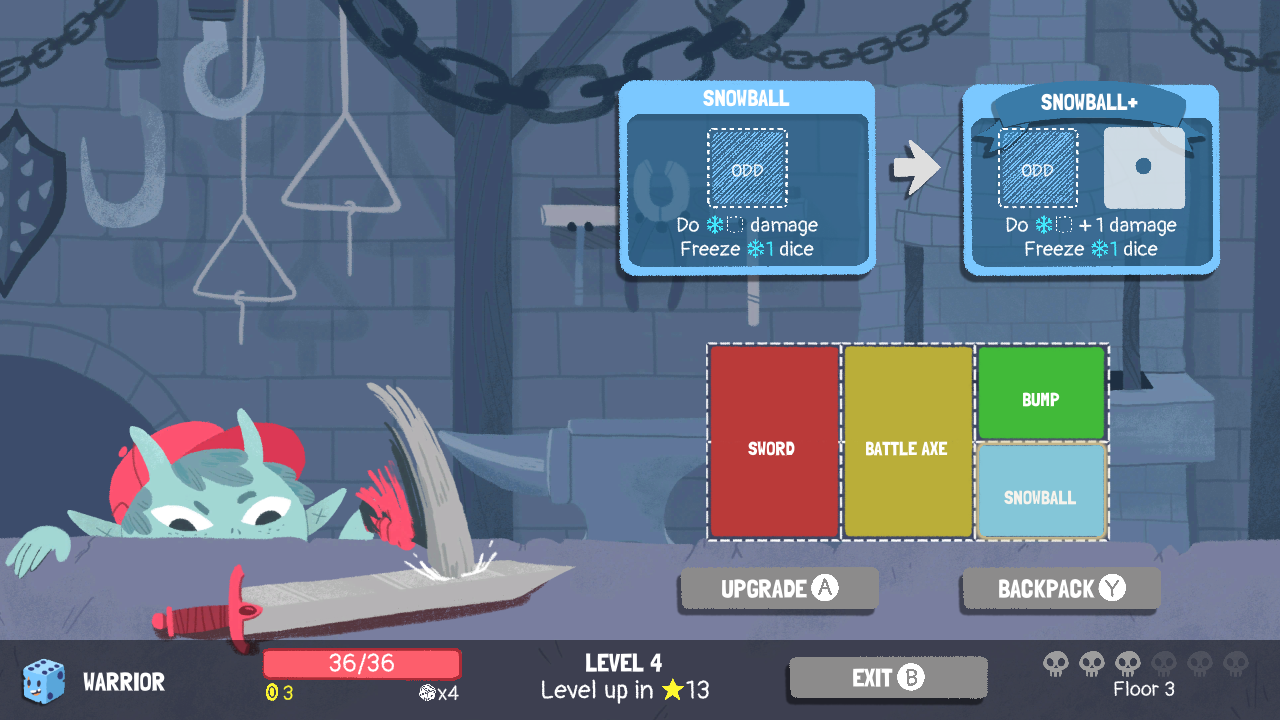View the current Snowball card
1280x720 pixels.
click(747, 178)
